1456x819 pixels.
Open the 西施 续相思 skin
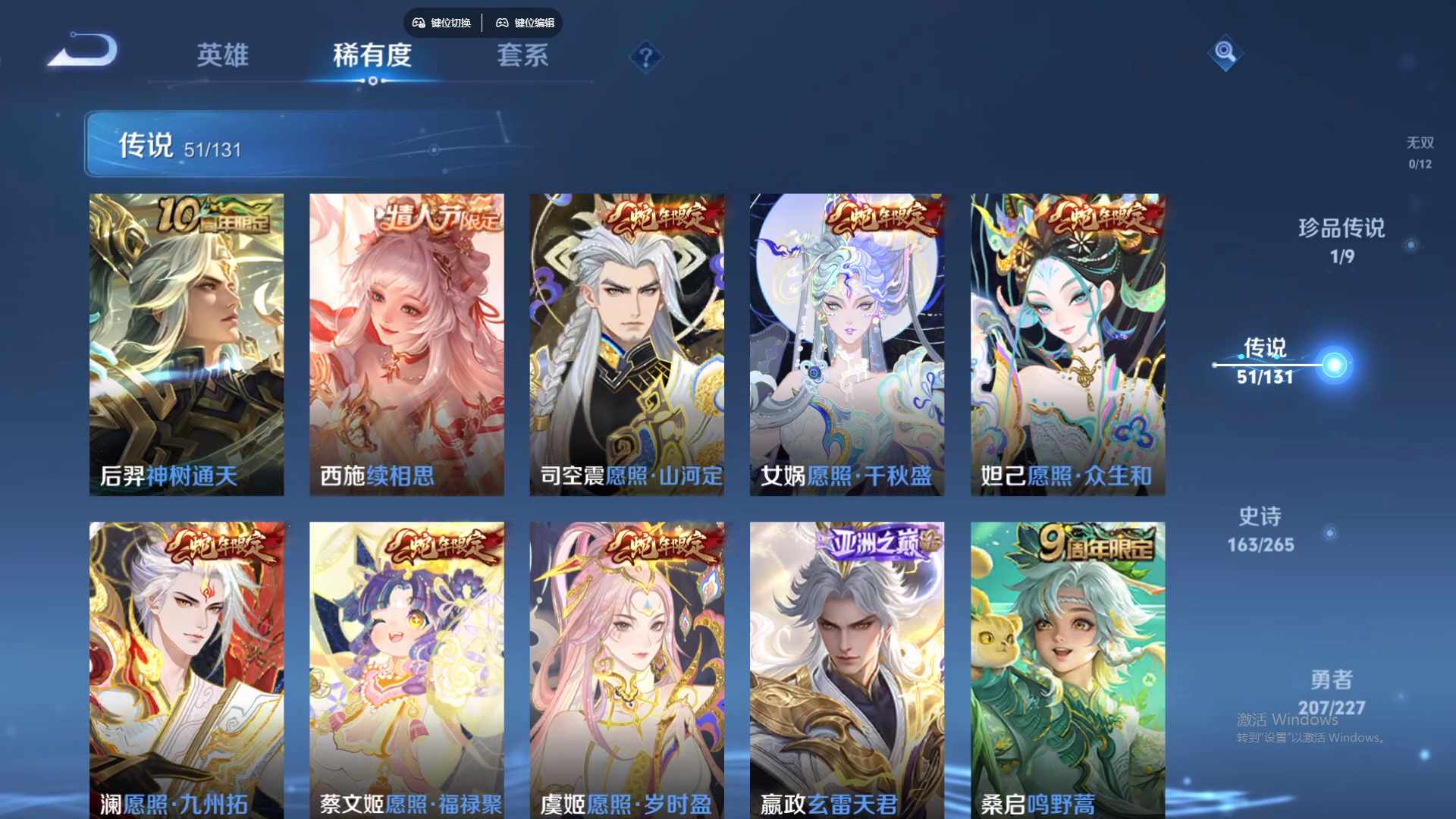pos(406,343)
